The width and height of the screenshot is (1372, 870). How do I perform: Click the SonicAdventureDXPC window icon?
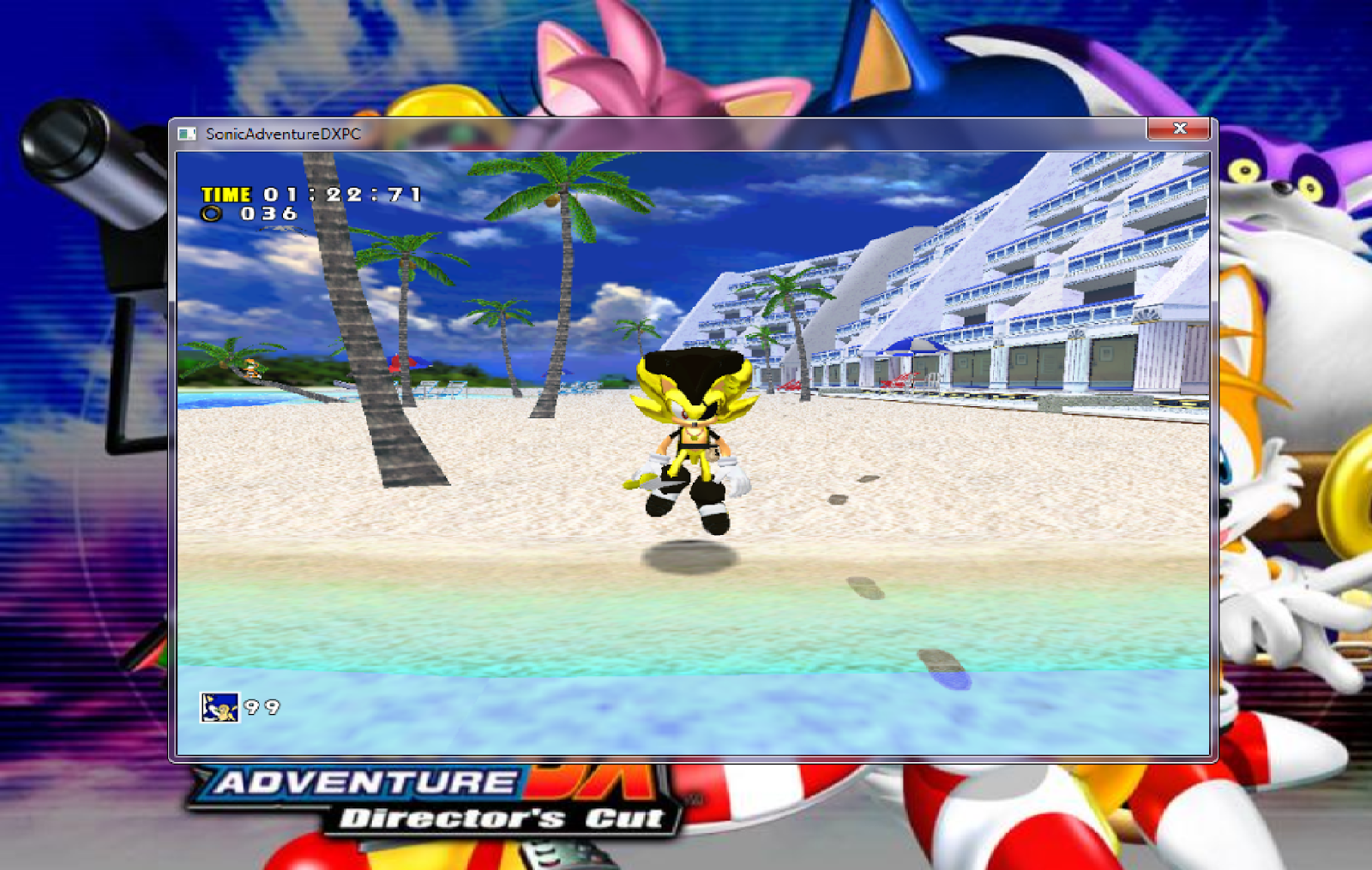click(x=187, y=134)
